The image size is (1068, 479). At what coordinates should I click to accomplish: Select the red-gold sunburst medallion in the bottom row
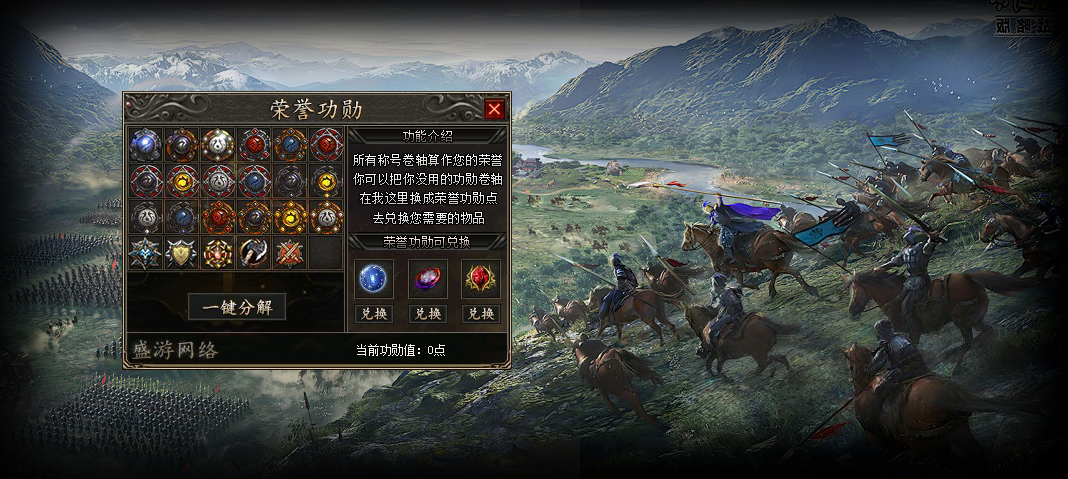coord(217,253)
